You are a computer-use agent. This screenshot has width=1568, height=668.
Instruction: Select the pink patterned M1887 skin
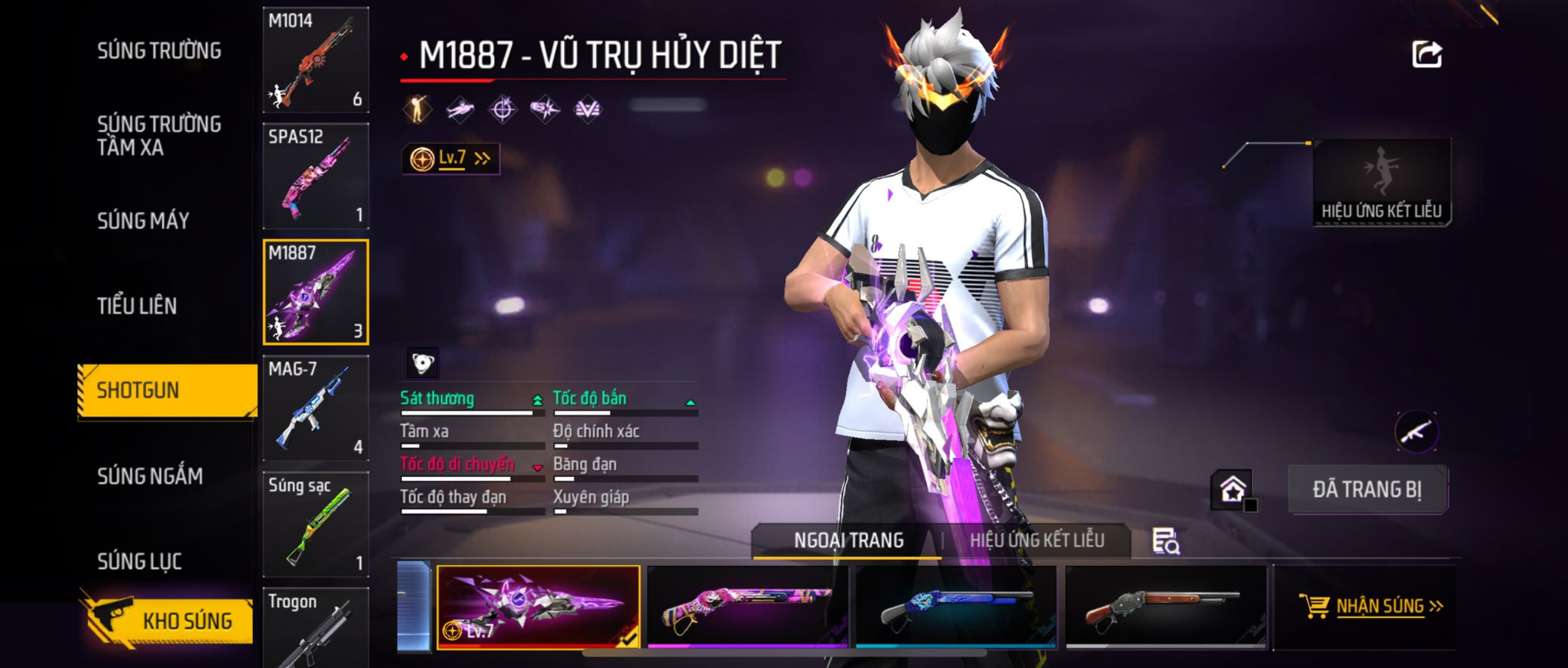pos(747,607)
